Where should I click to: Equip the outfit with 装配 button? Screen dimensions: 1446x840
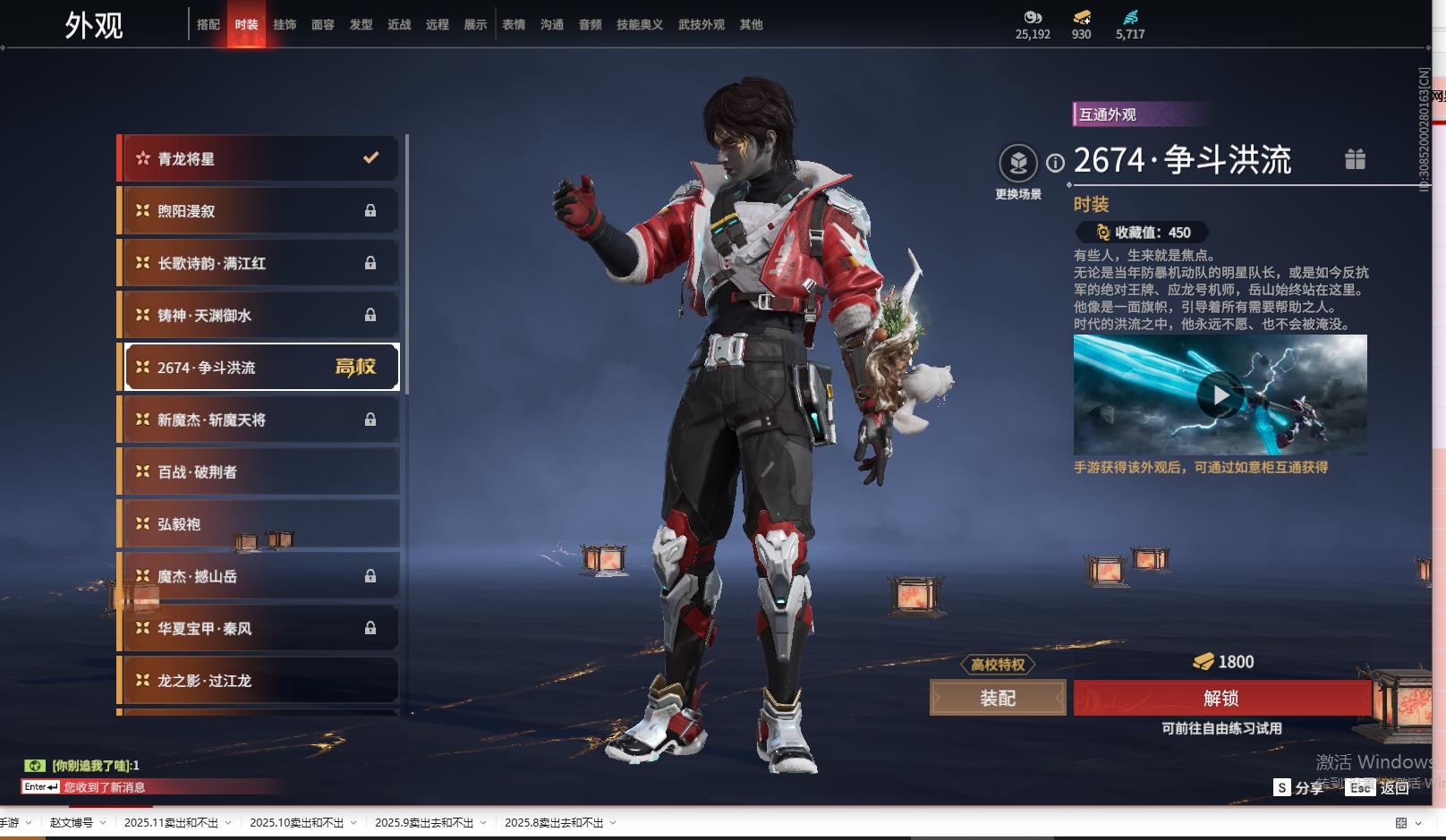(x=998, y=698)
